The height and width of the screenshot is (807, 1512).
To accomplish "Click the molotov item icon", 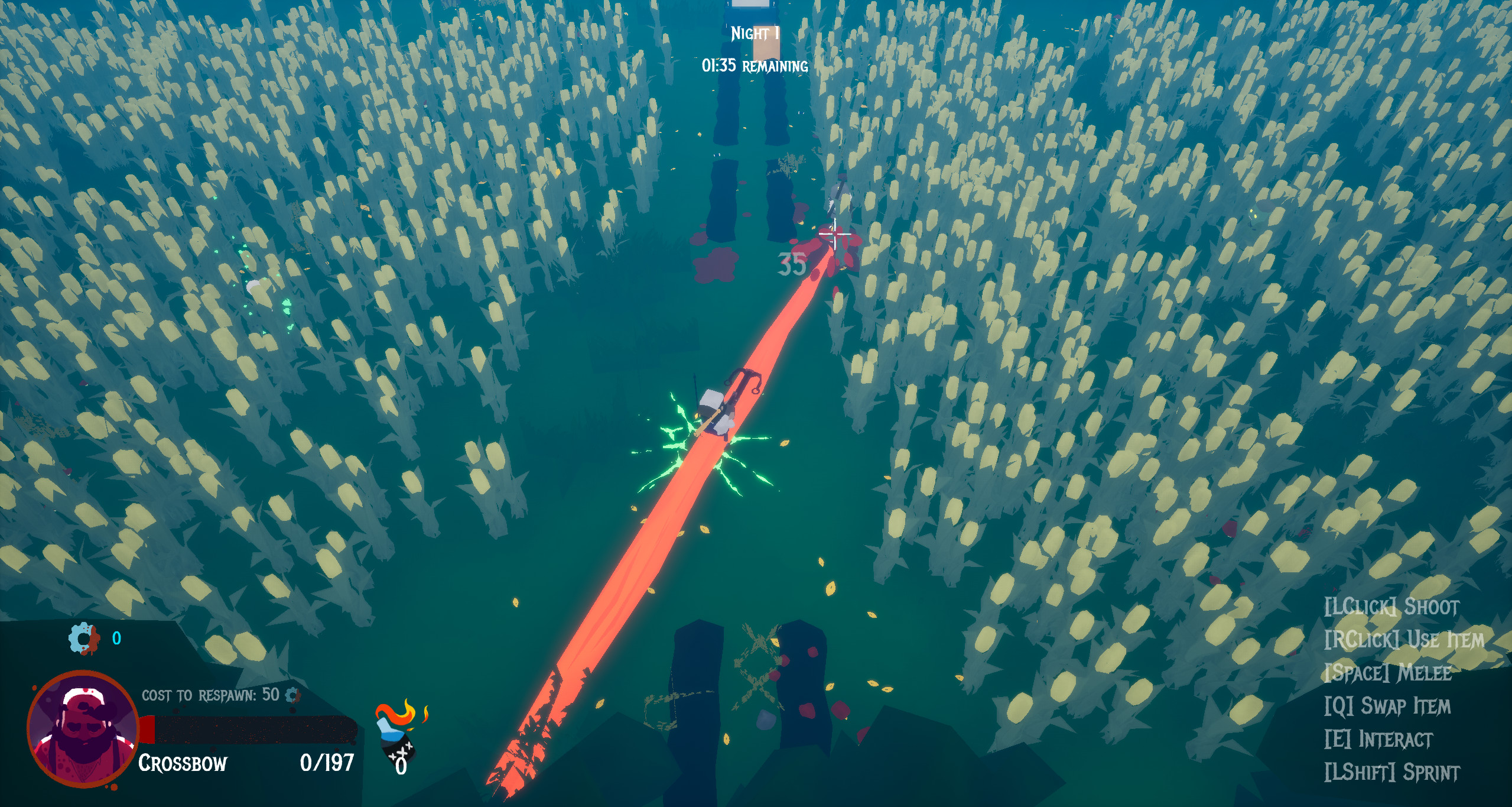I will [x=396, y=742].
